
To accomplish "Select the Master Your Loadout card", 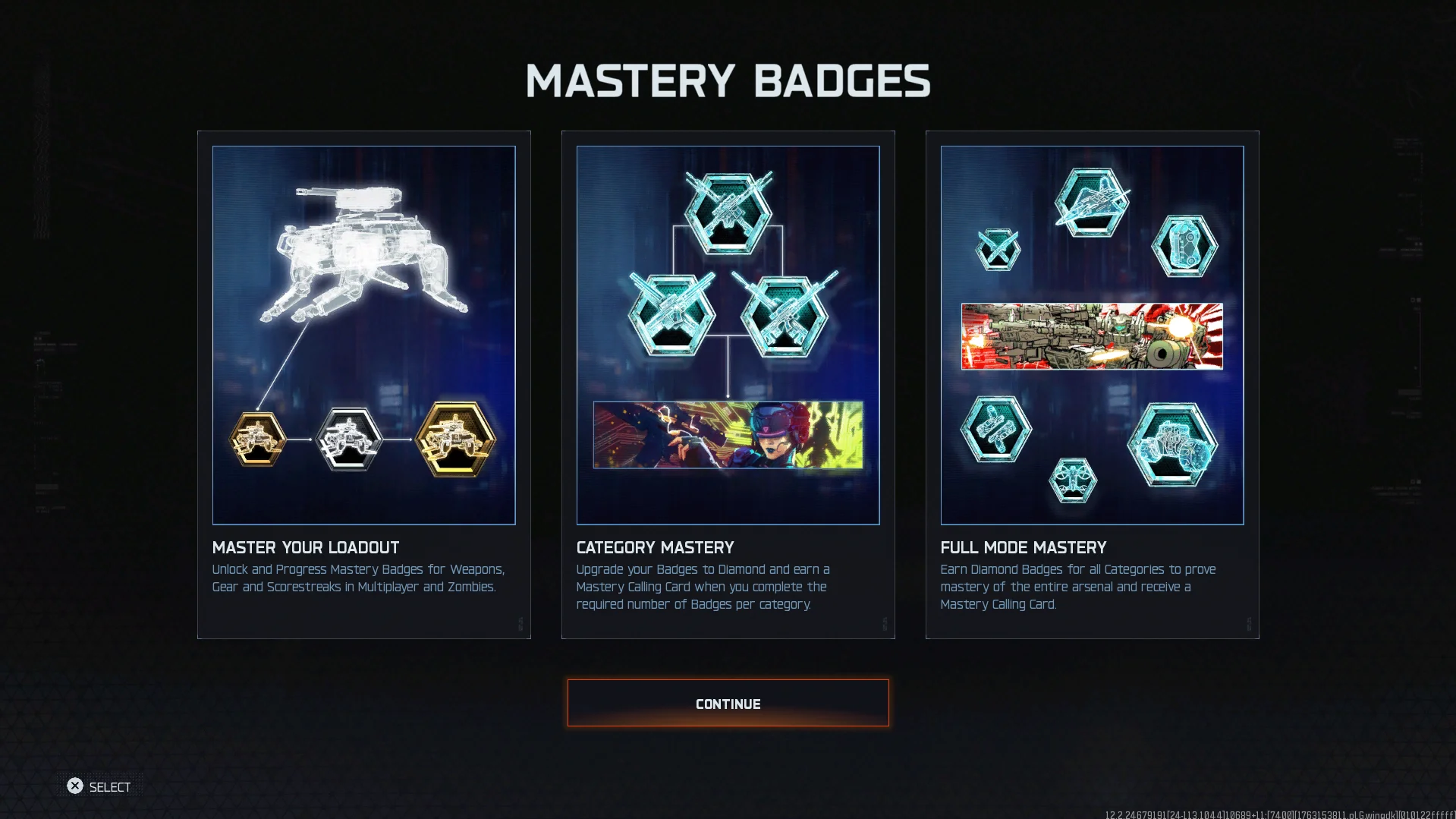I will 363,384.
